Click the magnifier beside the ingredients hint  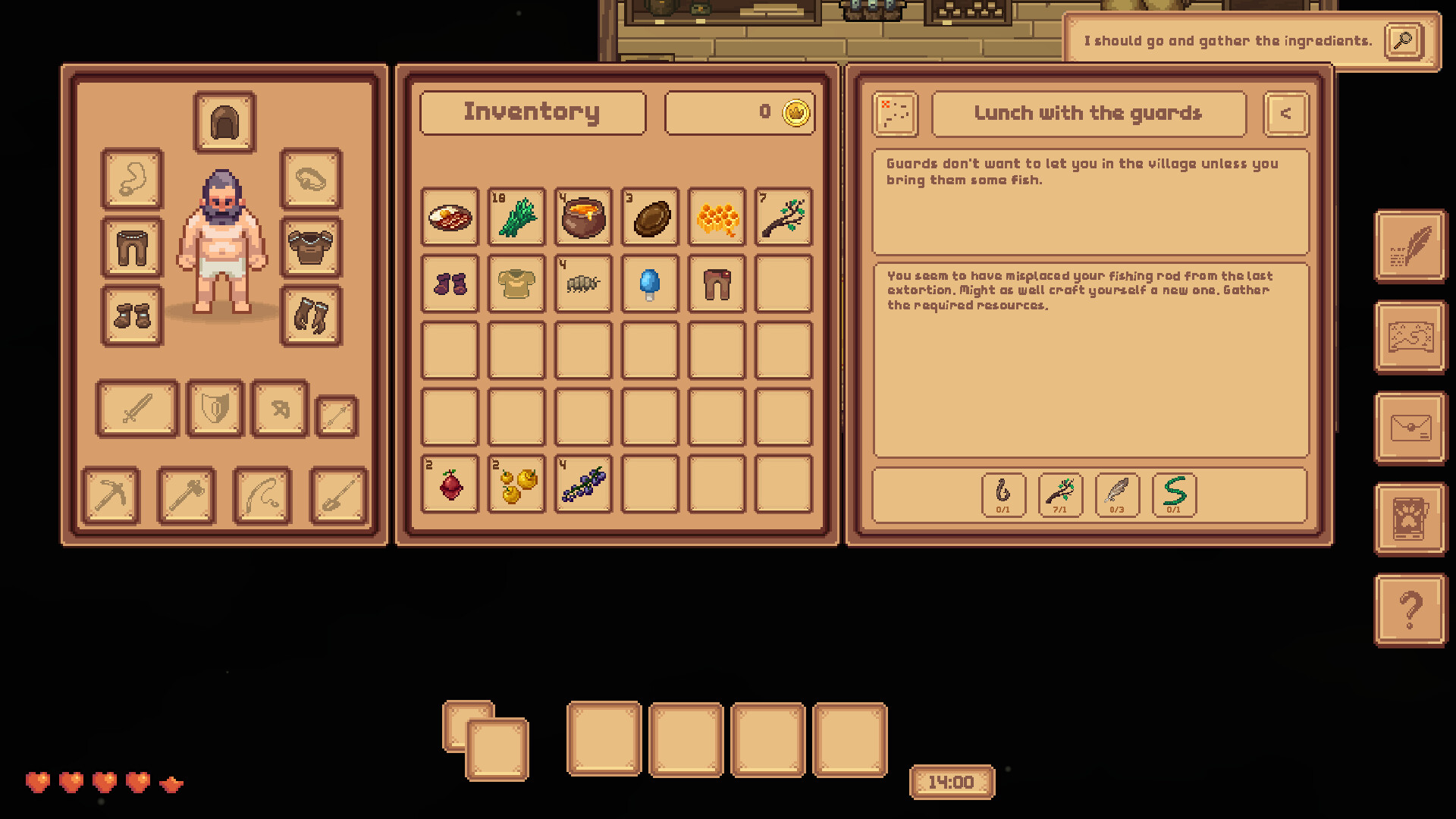tap(1403, 42)
